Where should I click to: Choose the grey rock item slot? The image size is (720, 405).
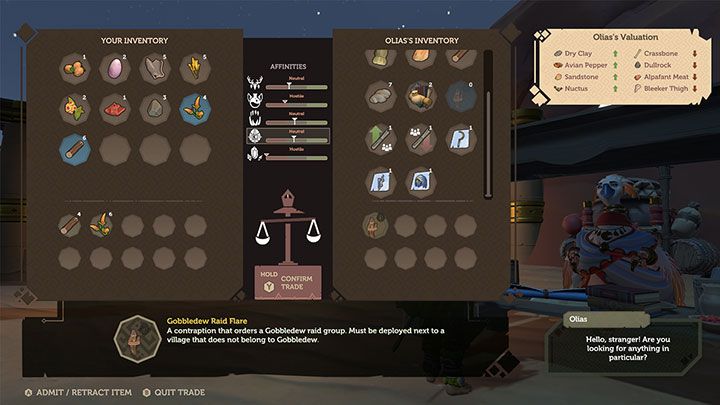point(155,108)
